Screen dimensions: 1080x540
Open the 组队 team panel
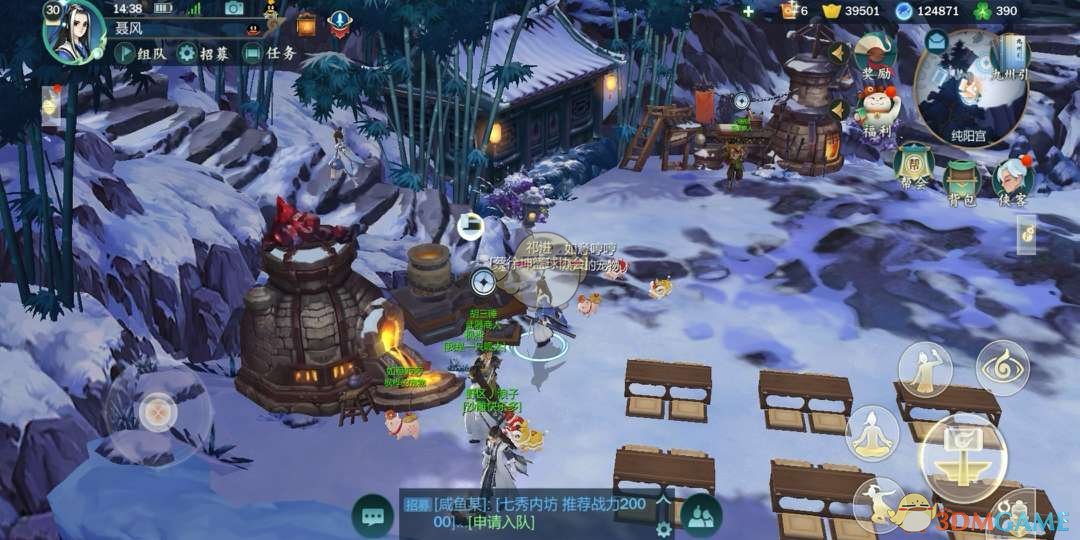click(x=140, y=54)
